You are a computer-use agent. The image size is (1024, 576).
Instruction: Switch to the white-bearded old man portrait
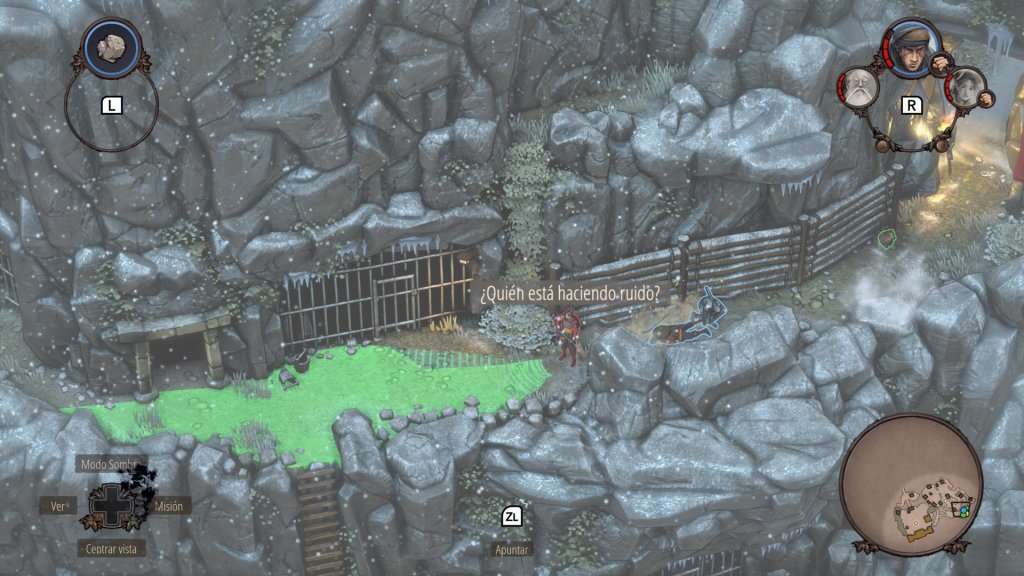(859, 88)
